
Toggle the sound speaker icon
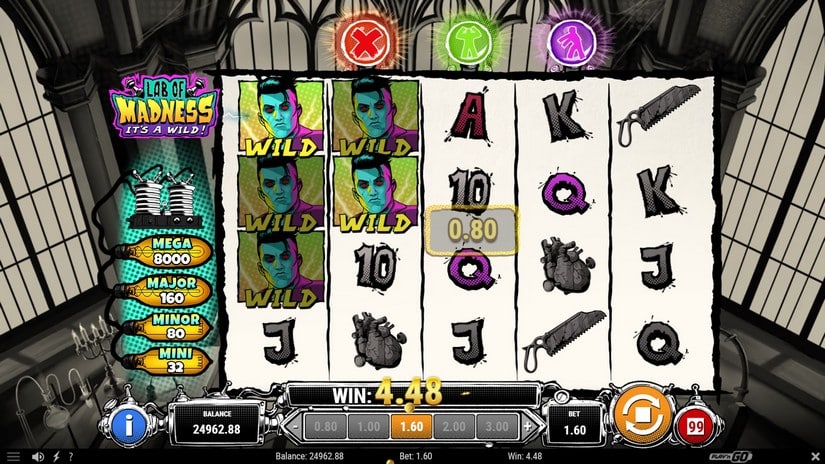pyautogui.click(x=36, y=457)
